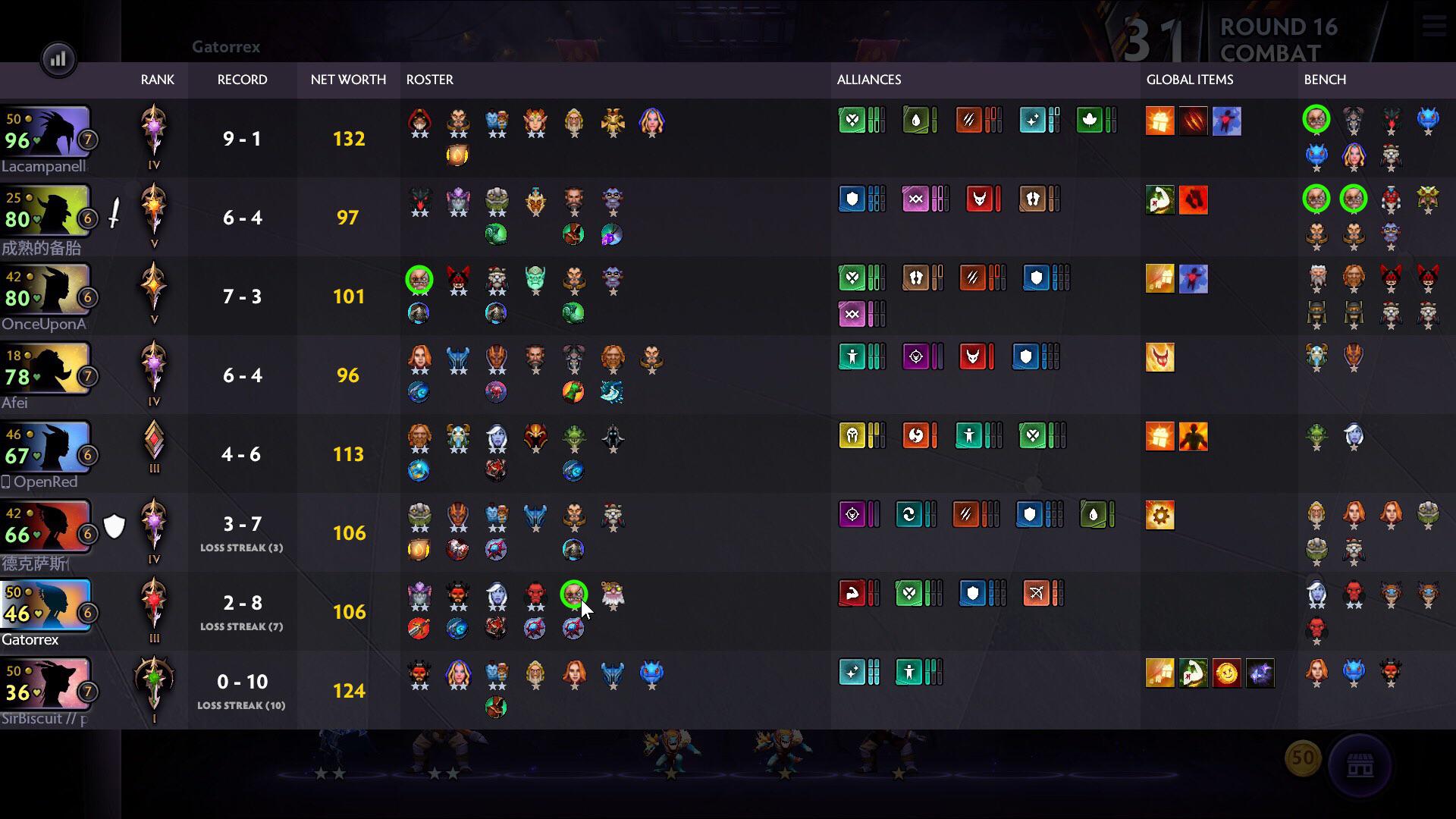This screenshot has width=1456, height=819.
Task: Click the smiley coin item in SirBiscuit's global items
Action: tap(1228, 673)
